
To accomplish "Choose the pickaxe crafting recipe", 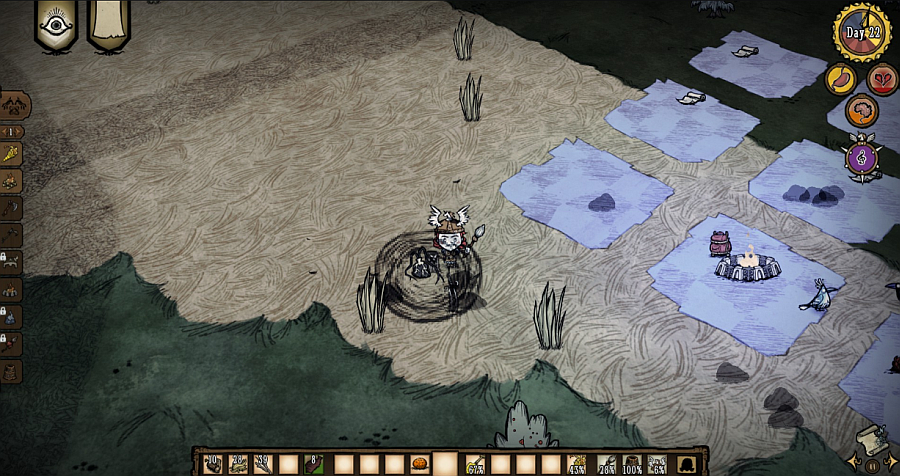I will [13, 236].
